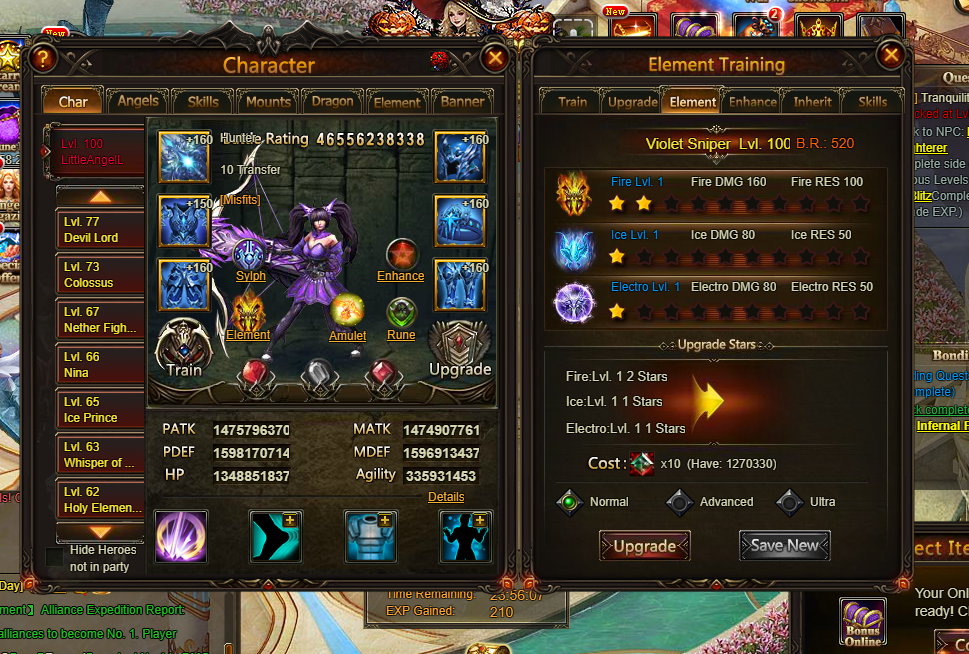Screen dimensions: 969x654
Task: Click the Save New button
Action: pos(784,546)
